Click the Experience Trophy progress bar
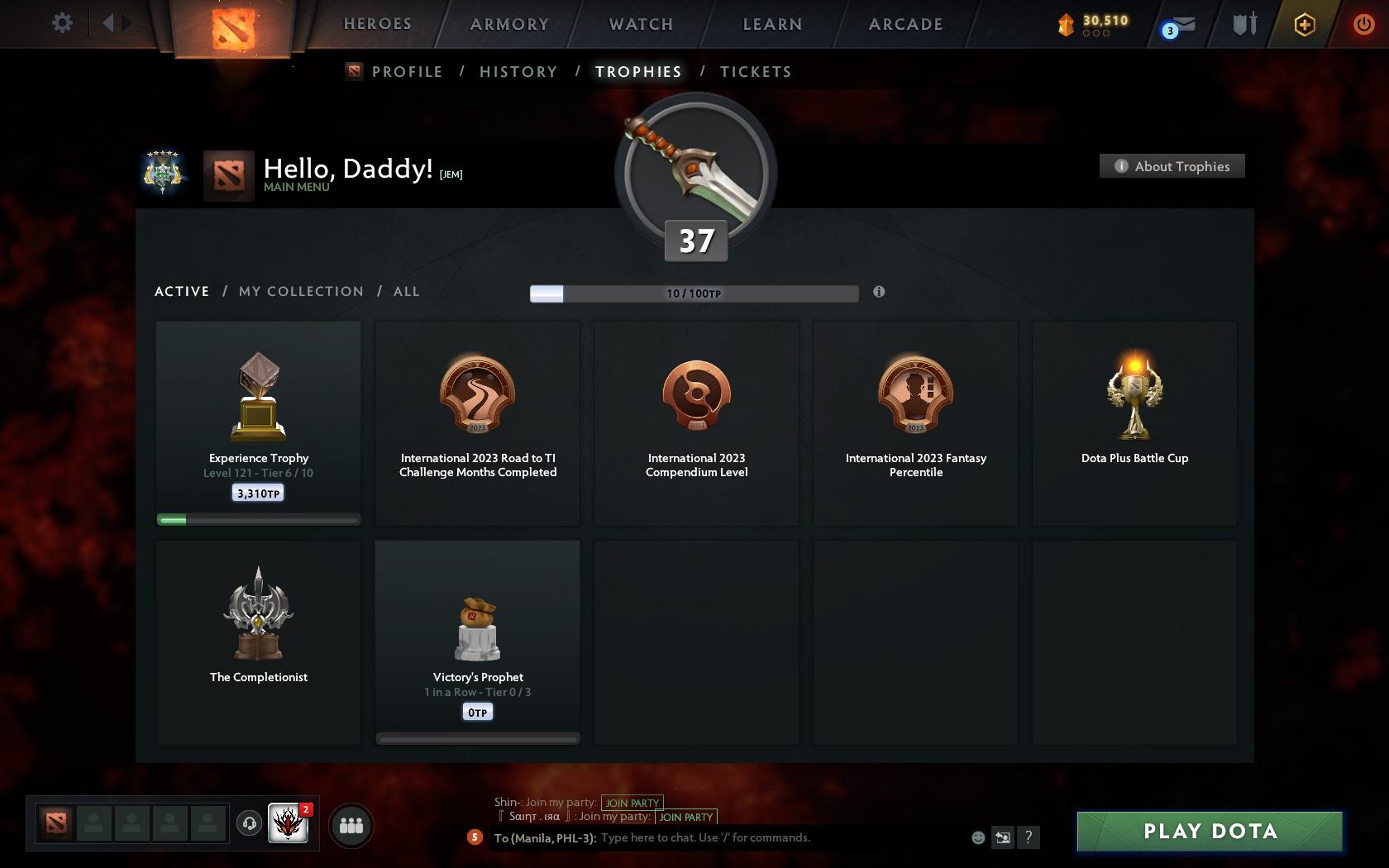1389x868 pixels. click(258, 519)
